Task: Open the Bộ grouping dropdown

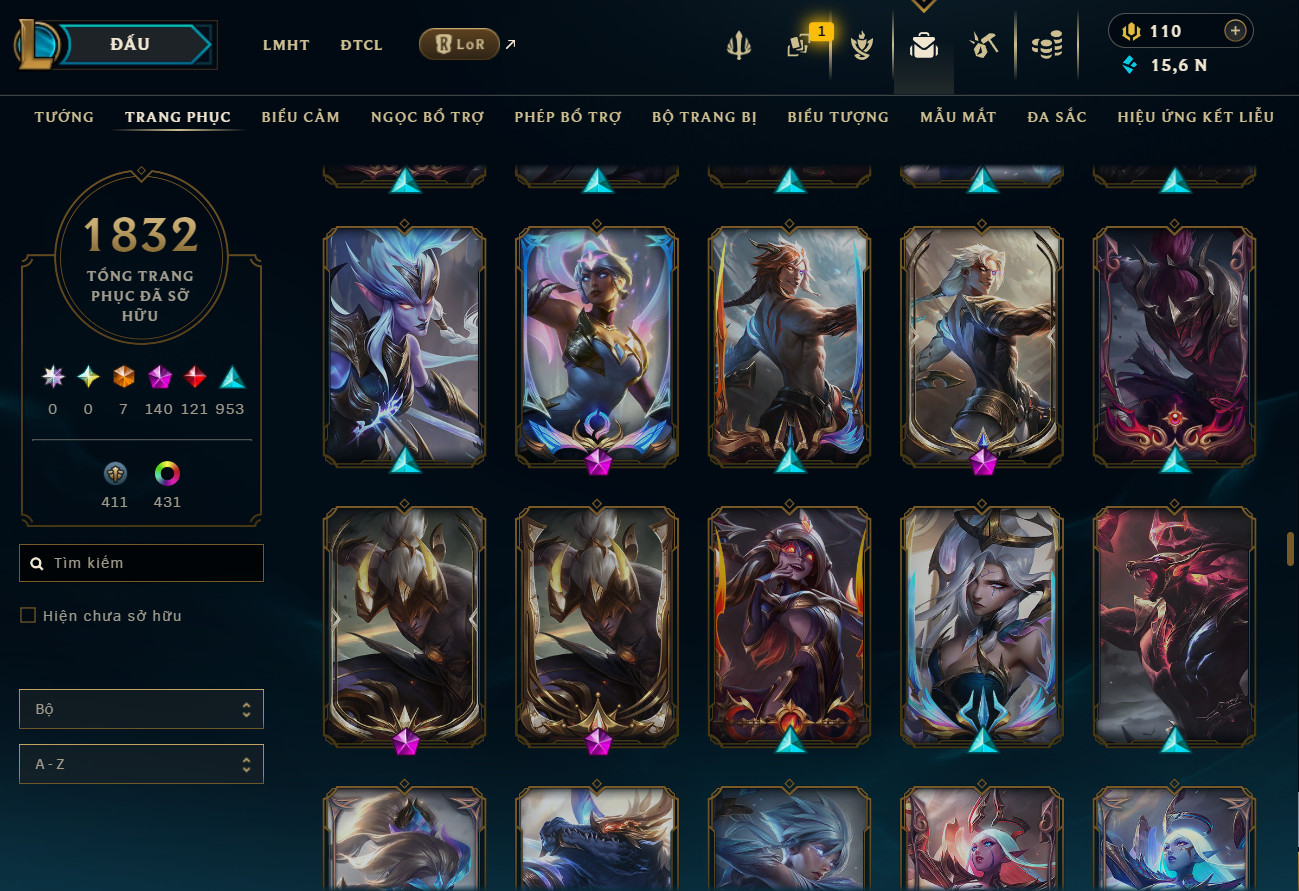Action: pos(141,709)
